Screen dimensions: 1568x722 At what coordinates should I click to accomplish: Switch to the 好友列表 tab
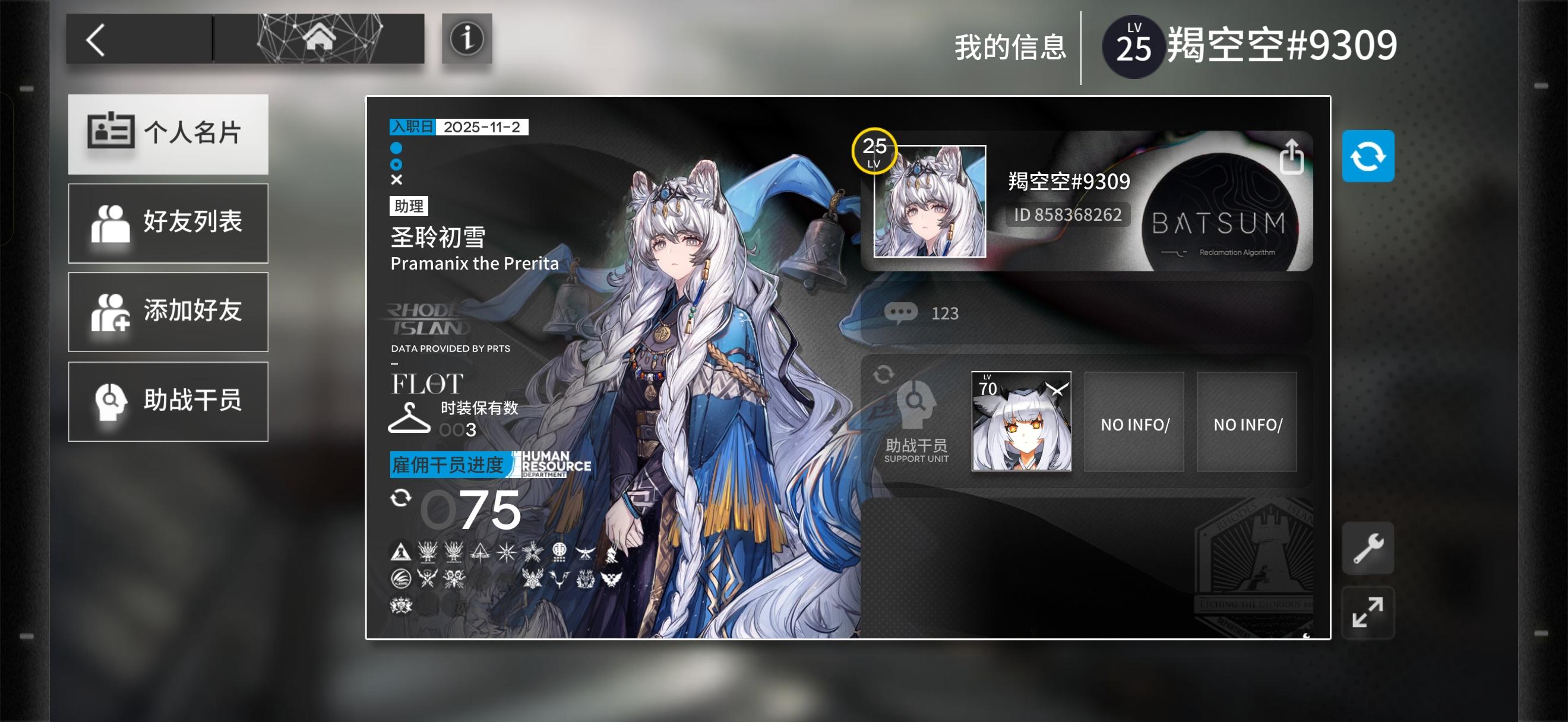168,223
